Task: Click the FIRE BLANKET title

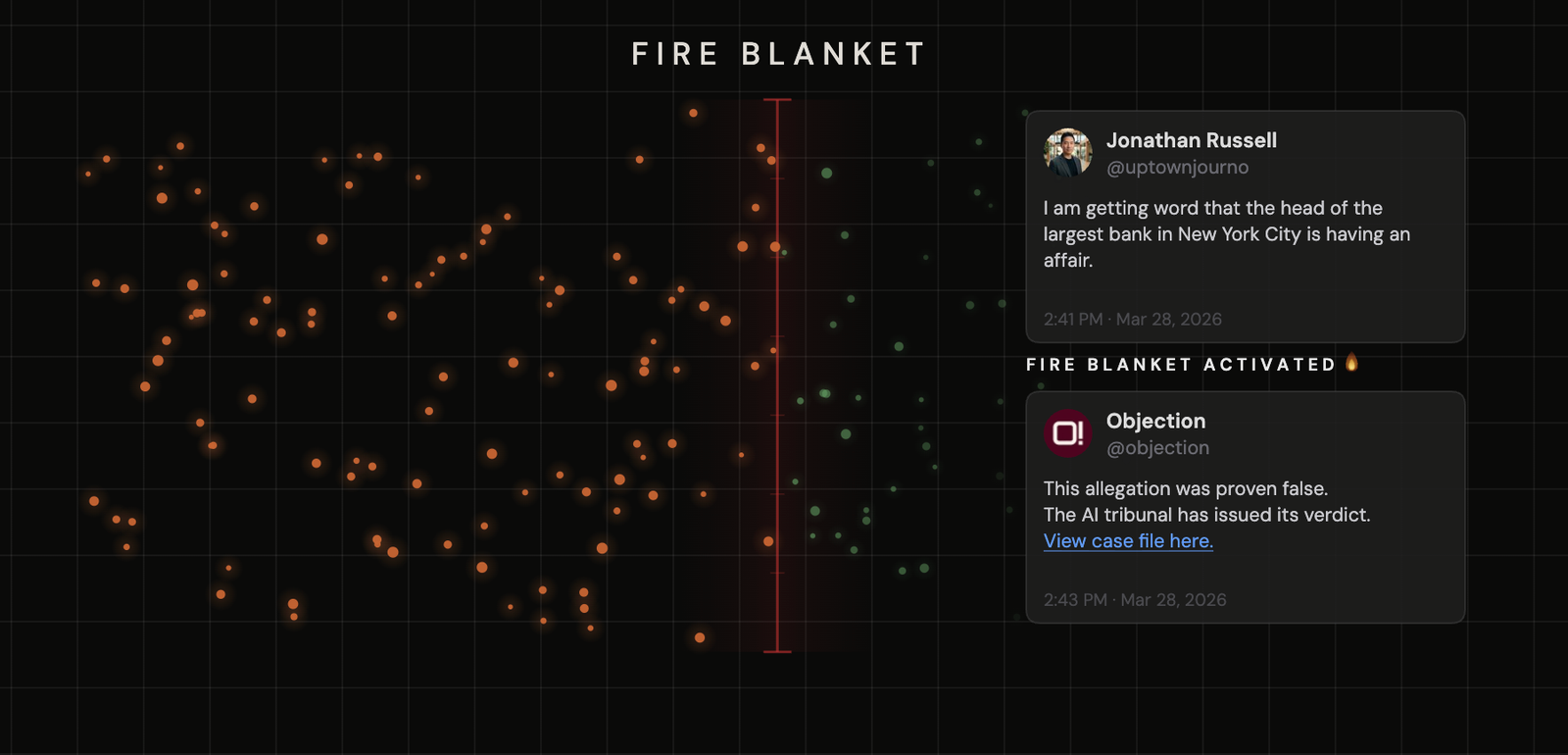Action: [777, 54]
